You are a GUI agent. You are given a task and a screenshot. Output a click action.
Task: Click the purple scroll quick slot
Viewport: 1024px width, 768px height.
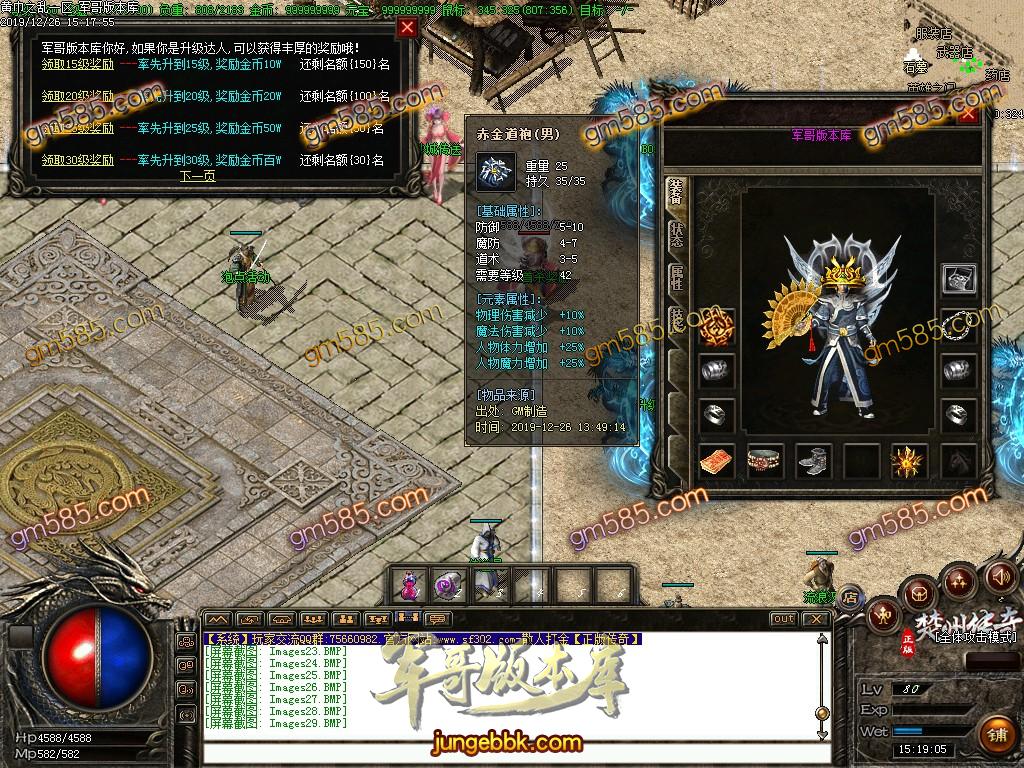tap(446, 584)
